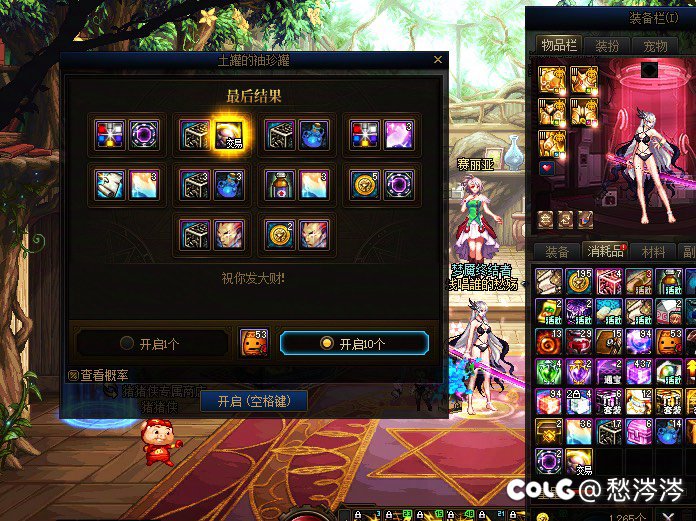
Task: Close the jar-opening window
Action: [x=438, y=61]
